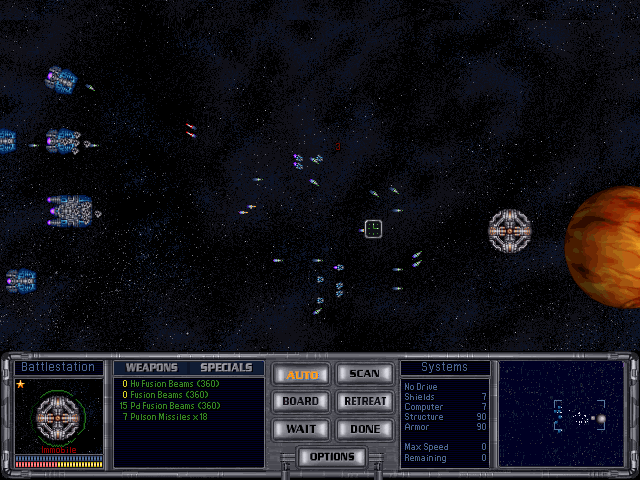Choose the WAIT button
The width and height of the screenshot is (640, 480).
(x=301, y=428)
